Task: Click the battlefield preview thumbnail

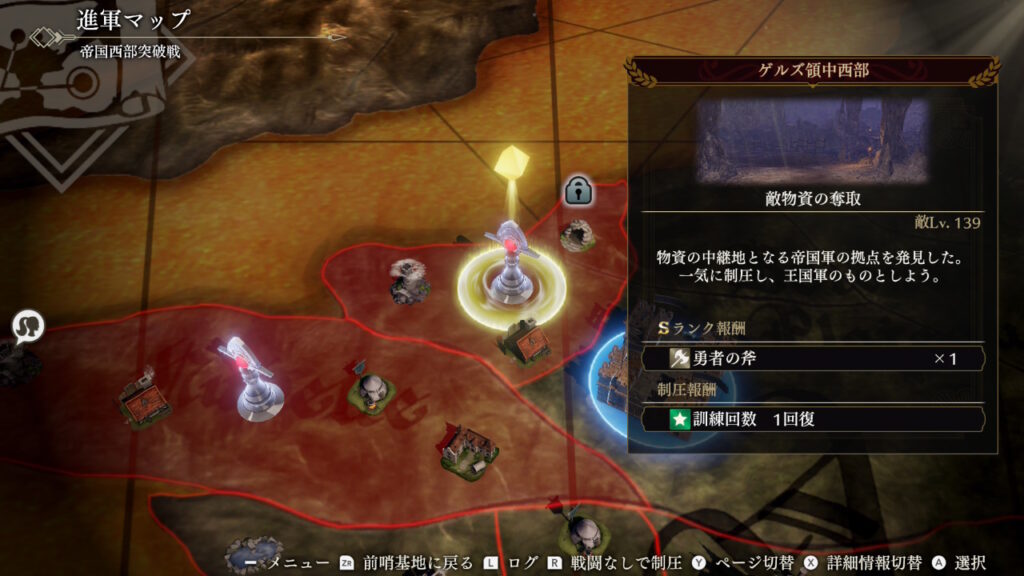Action: coord(811,139)
